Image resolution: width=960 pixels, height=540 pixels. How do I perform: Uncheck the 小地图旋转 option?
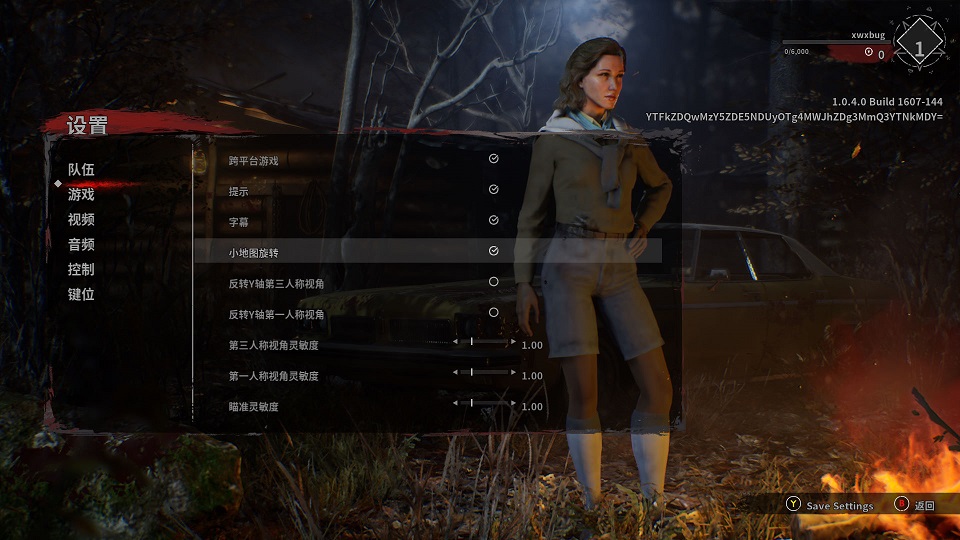coord(493,251)
